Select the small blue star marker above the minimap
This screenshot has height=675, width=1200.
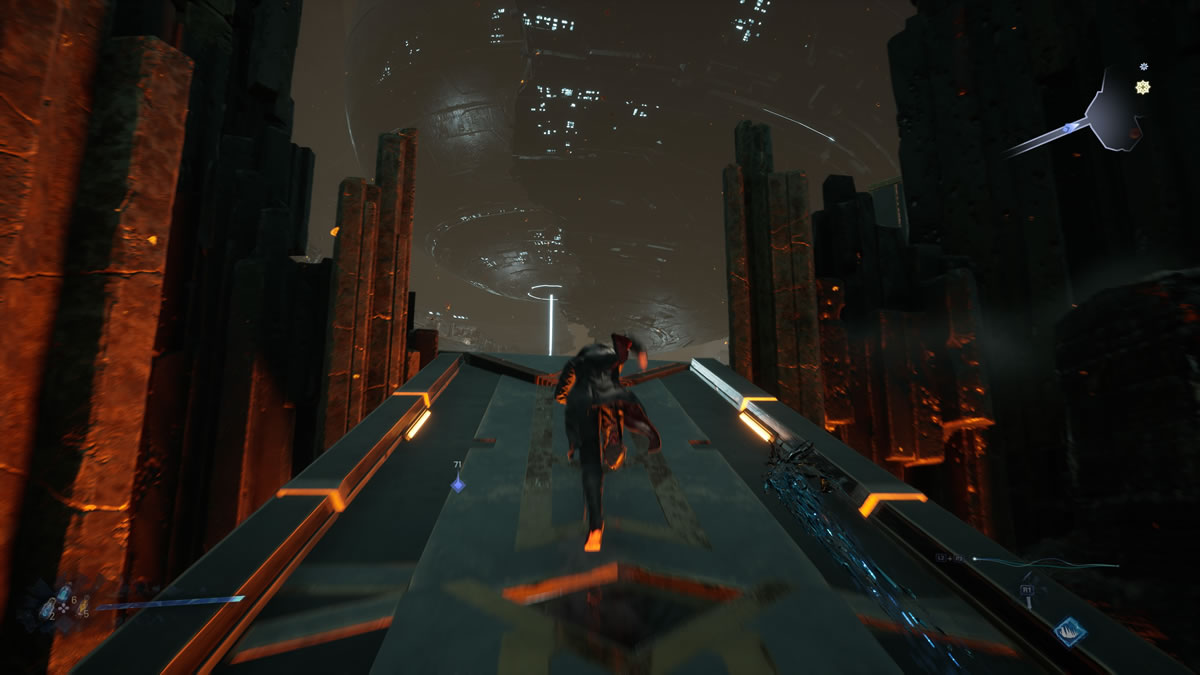(1144, 67)
